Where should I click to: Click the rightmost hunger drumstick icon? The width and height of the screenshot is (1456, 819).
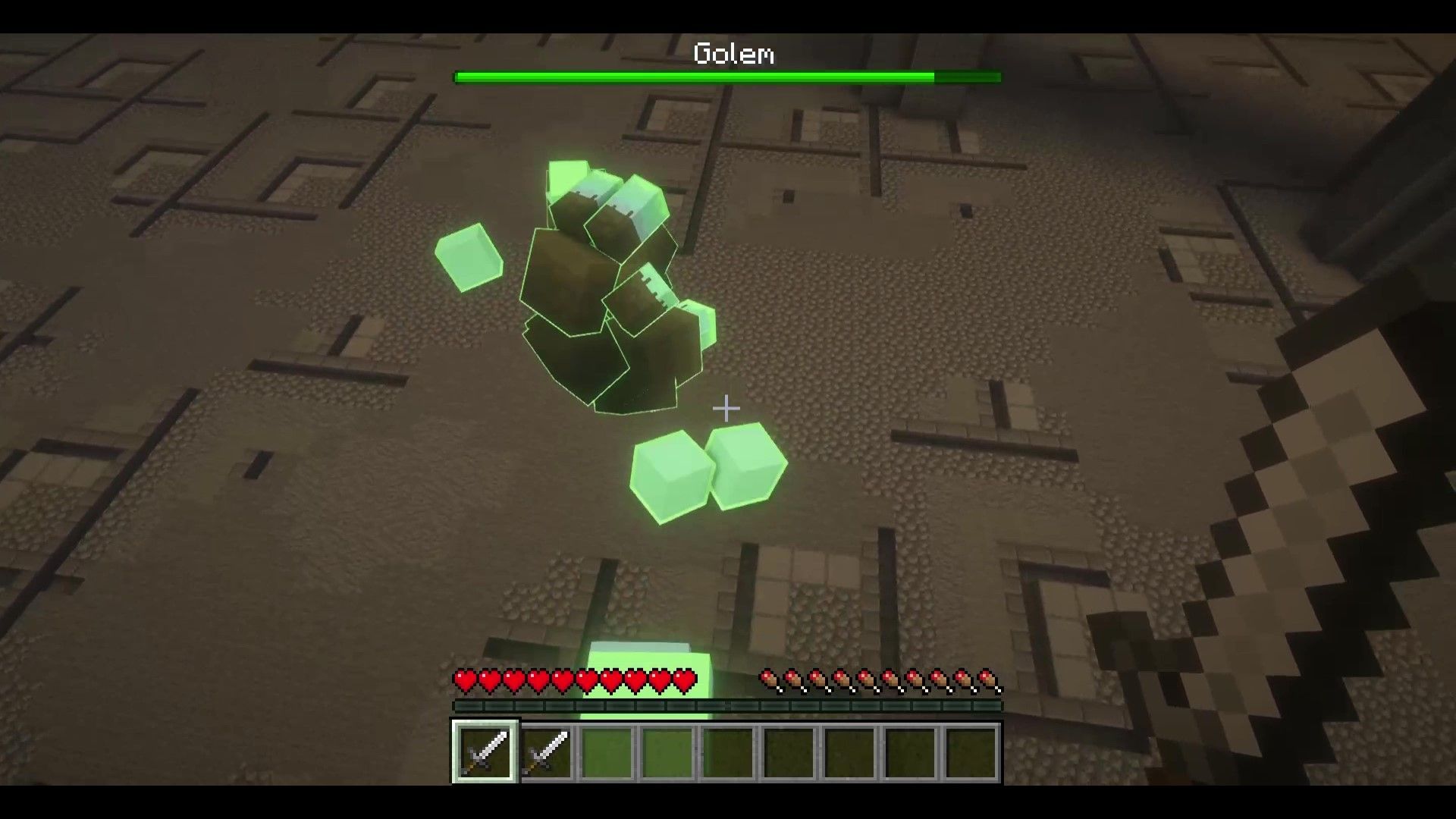[992, 681]
